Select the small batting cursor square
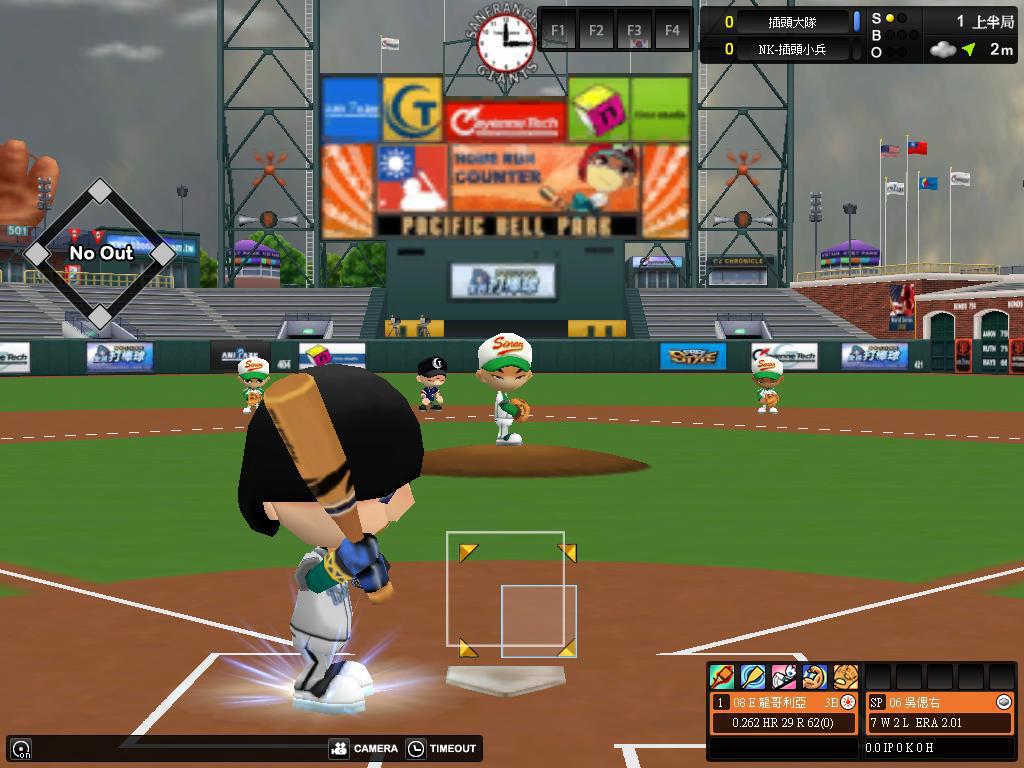Screen dimensions: 1024x768 pos(538,621)
